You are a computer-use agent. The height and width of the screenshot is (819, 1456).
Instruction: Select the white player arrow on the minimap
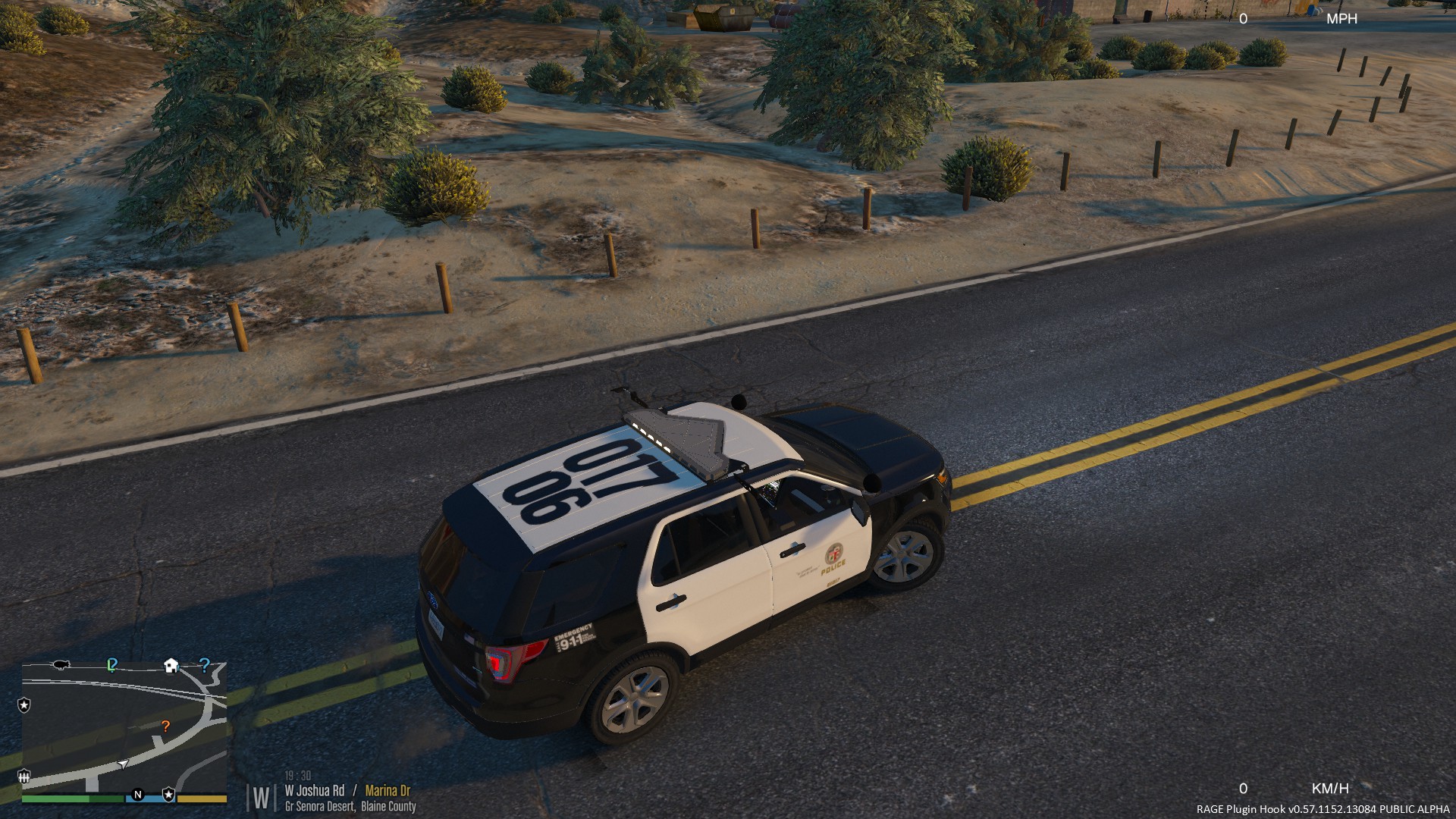(123, 764)
